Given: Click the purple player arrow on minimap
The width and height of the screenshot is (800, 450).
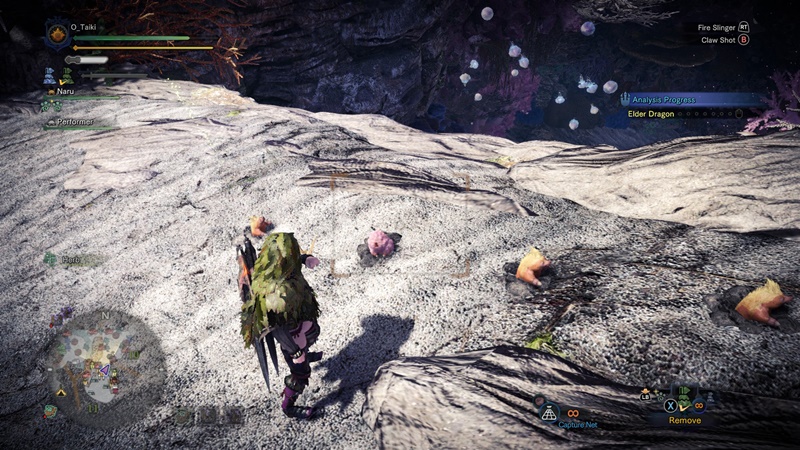Looking at the screenshot, I should tap(104, 369).
